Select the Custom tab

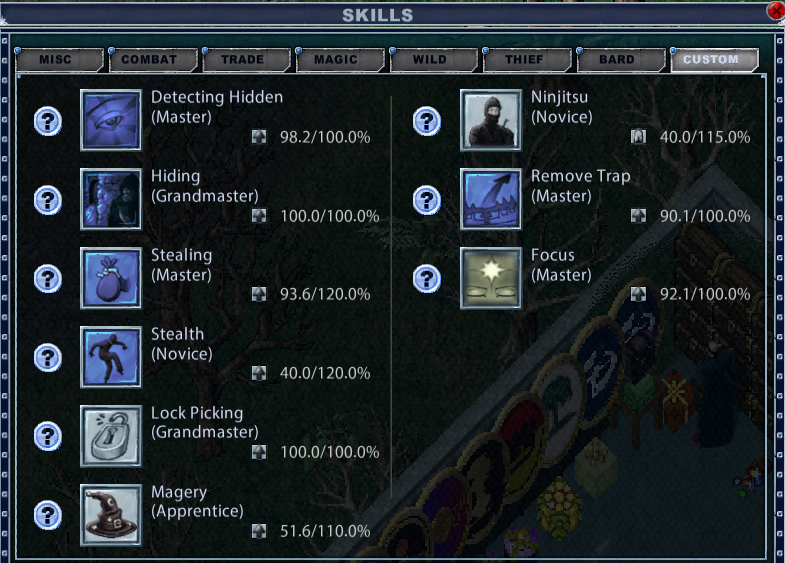[711, 59]
